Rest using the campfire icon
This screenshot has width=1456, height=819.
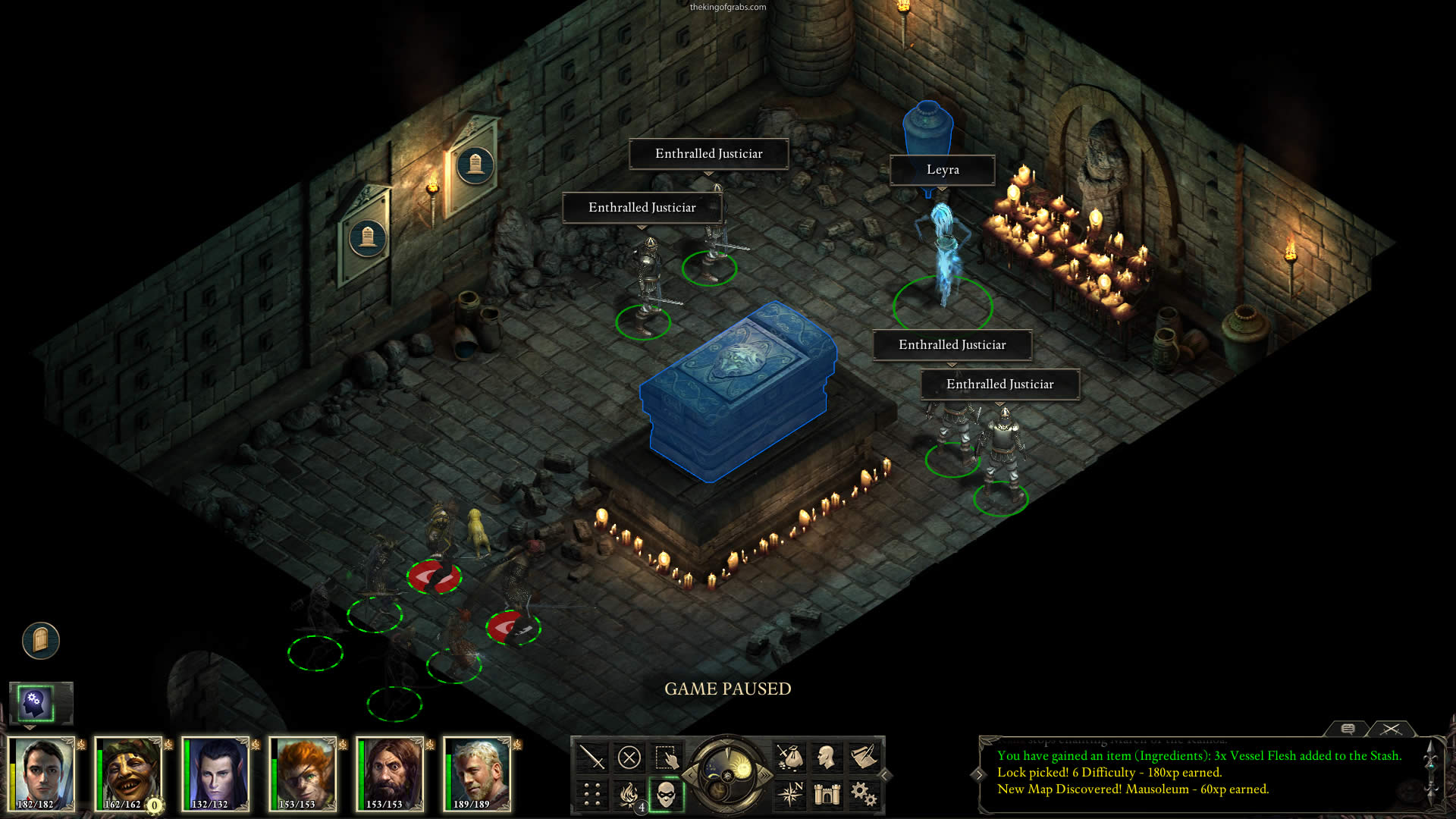tap(629, 794)
